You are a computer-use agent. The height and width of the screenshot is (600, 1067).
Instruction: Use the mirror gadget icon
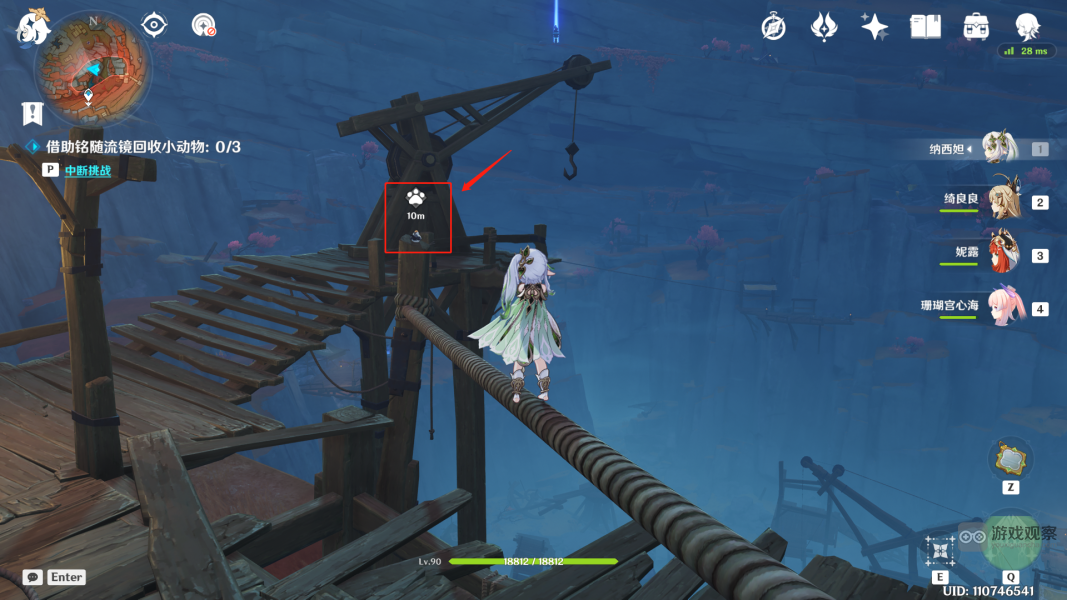(1010, 459)
